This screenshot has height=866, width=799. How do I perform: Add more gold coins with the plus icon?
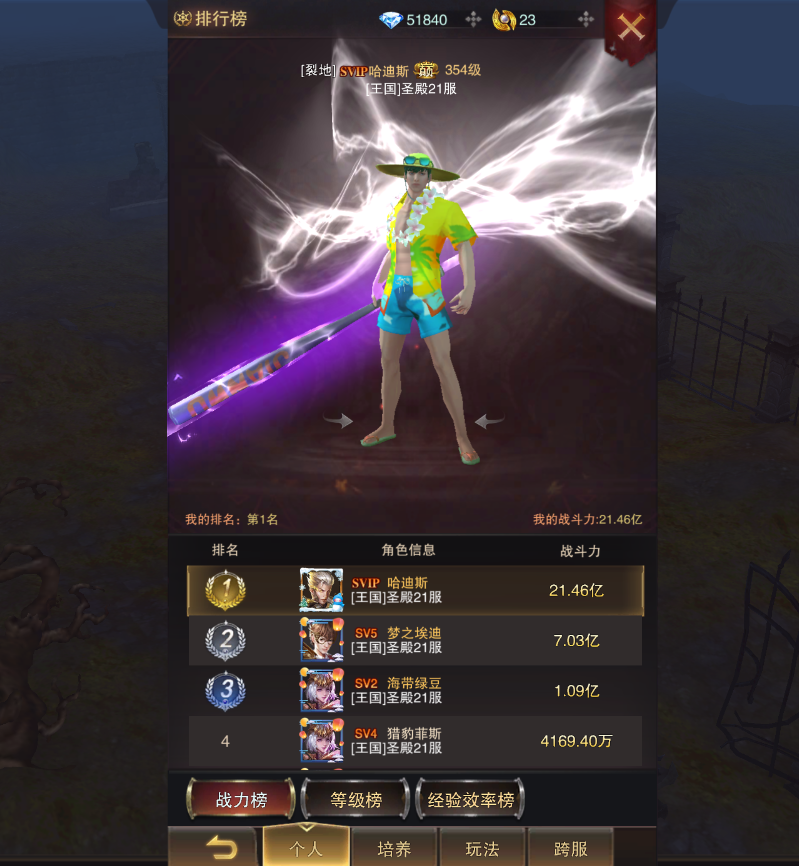[x=586, y=20]
